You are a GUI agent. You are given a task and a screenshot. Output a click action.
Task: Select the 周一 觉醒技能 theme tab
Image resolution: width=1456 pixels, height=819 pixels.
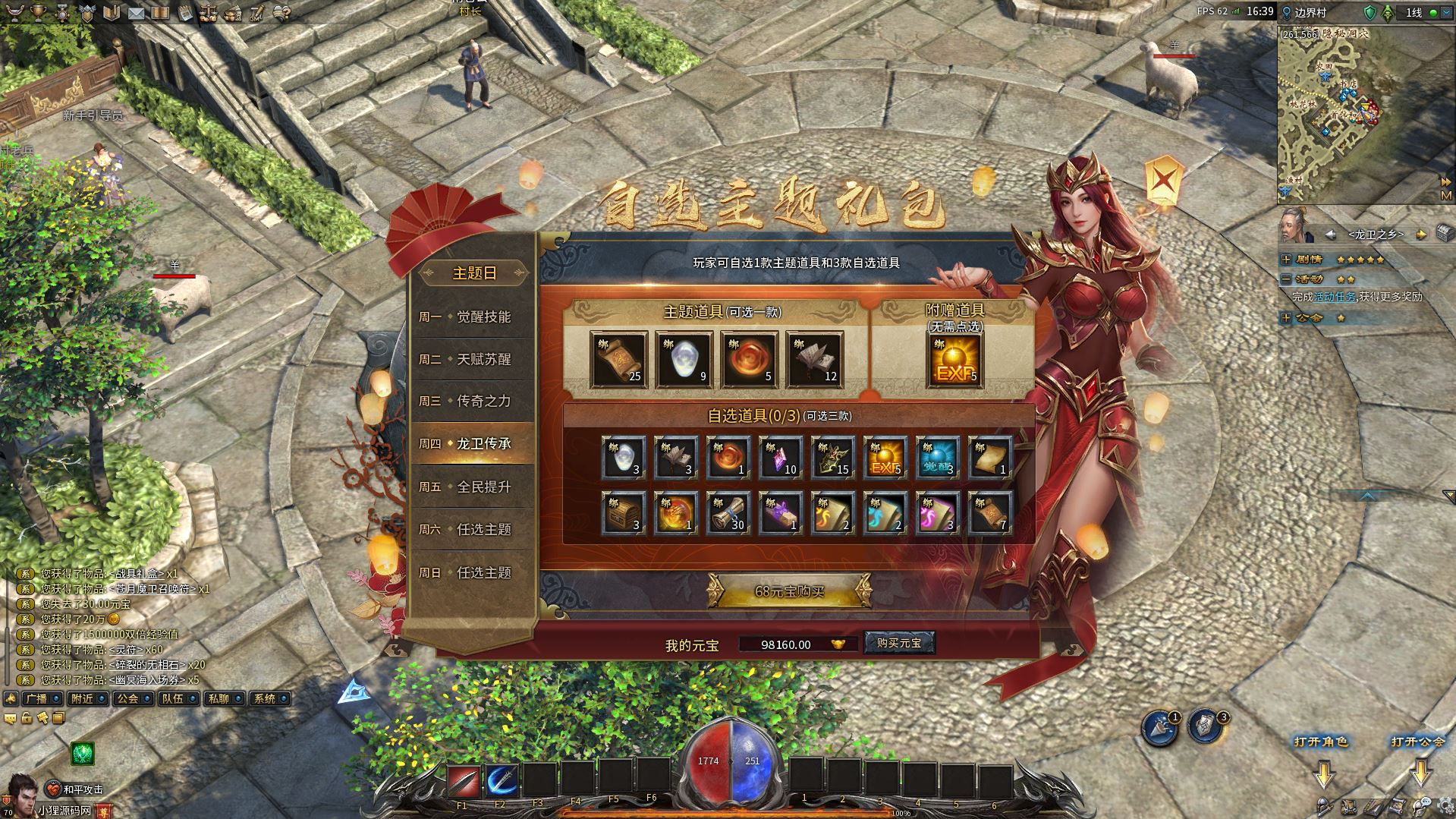[473, 317]
